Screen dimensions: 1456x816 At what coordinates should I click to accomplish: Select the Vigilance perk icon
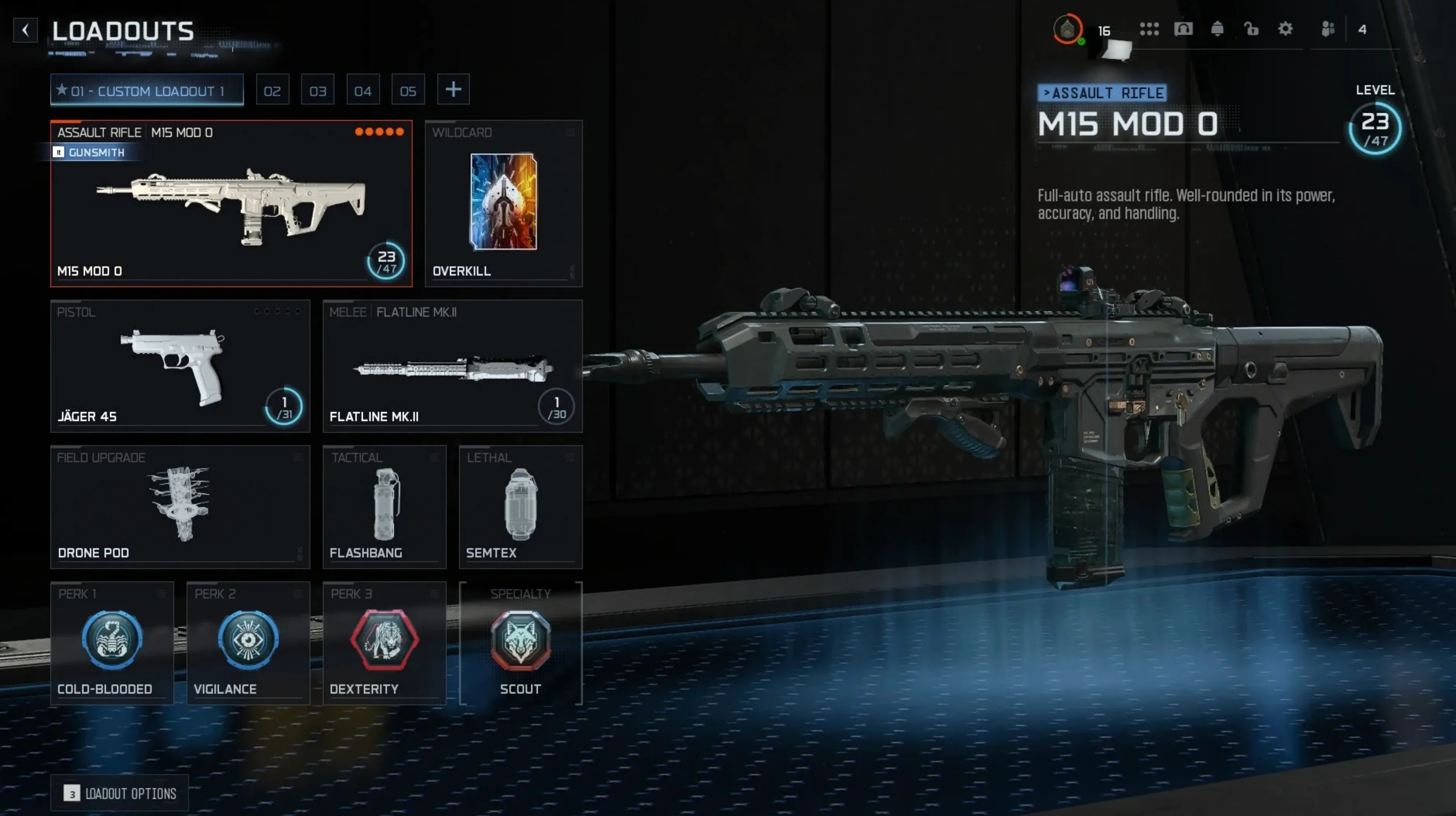click(x=248, y=641)
